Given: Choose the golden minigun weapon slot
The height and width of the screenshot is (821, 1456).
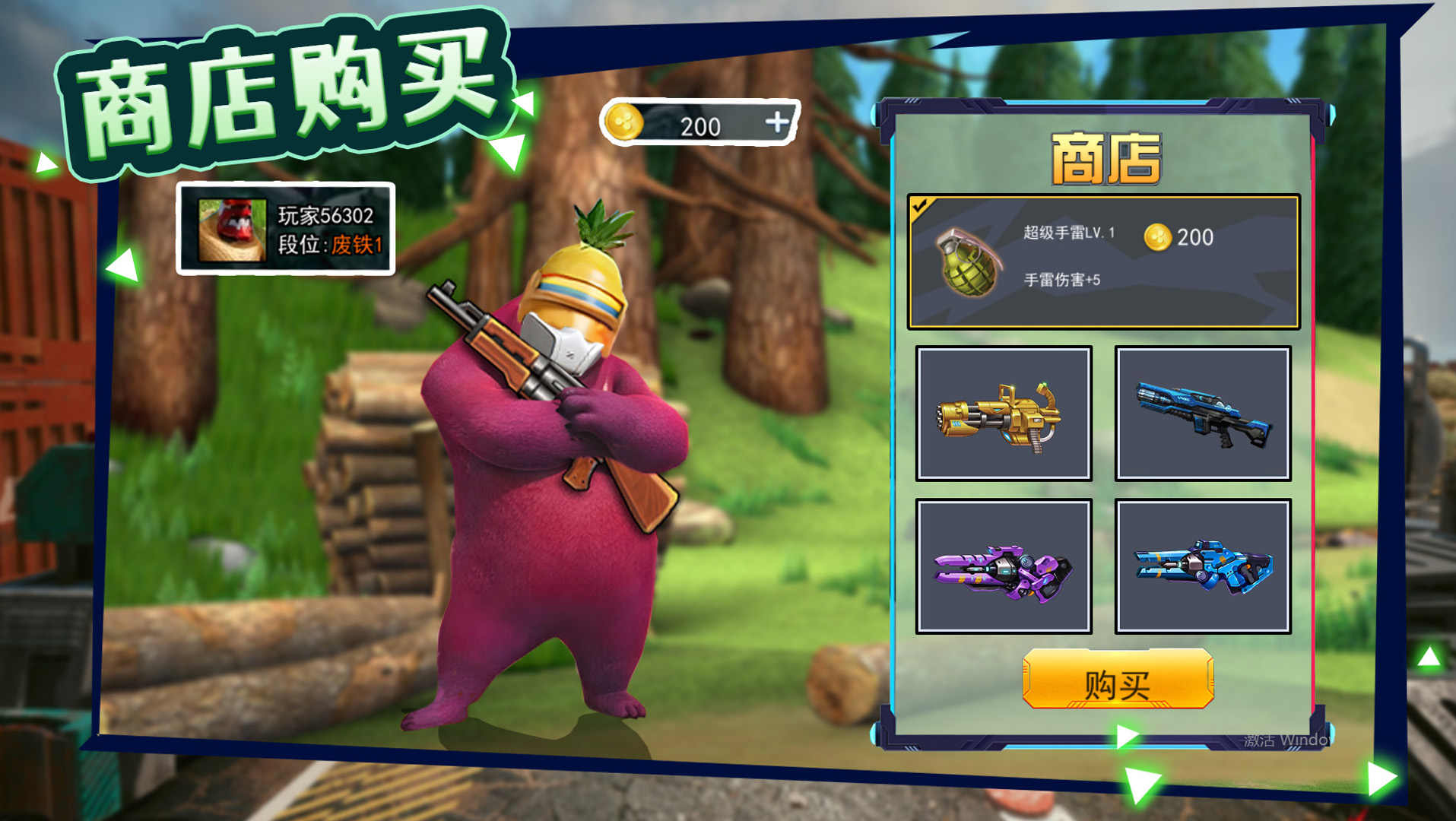Looking at the screenshot, I should [x=1004, y=414].
